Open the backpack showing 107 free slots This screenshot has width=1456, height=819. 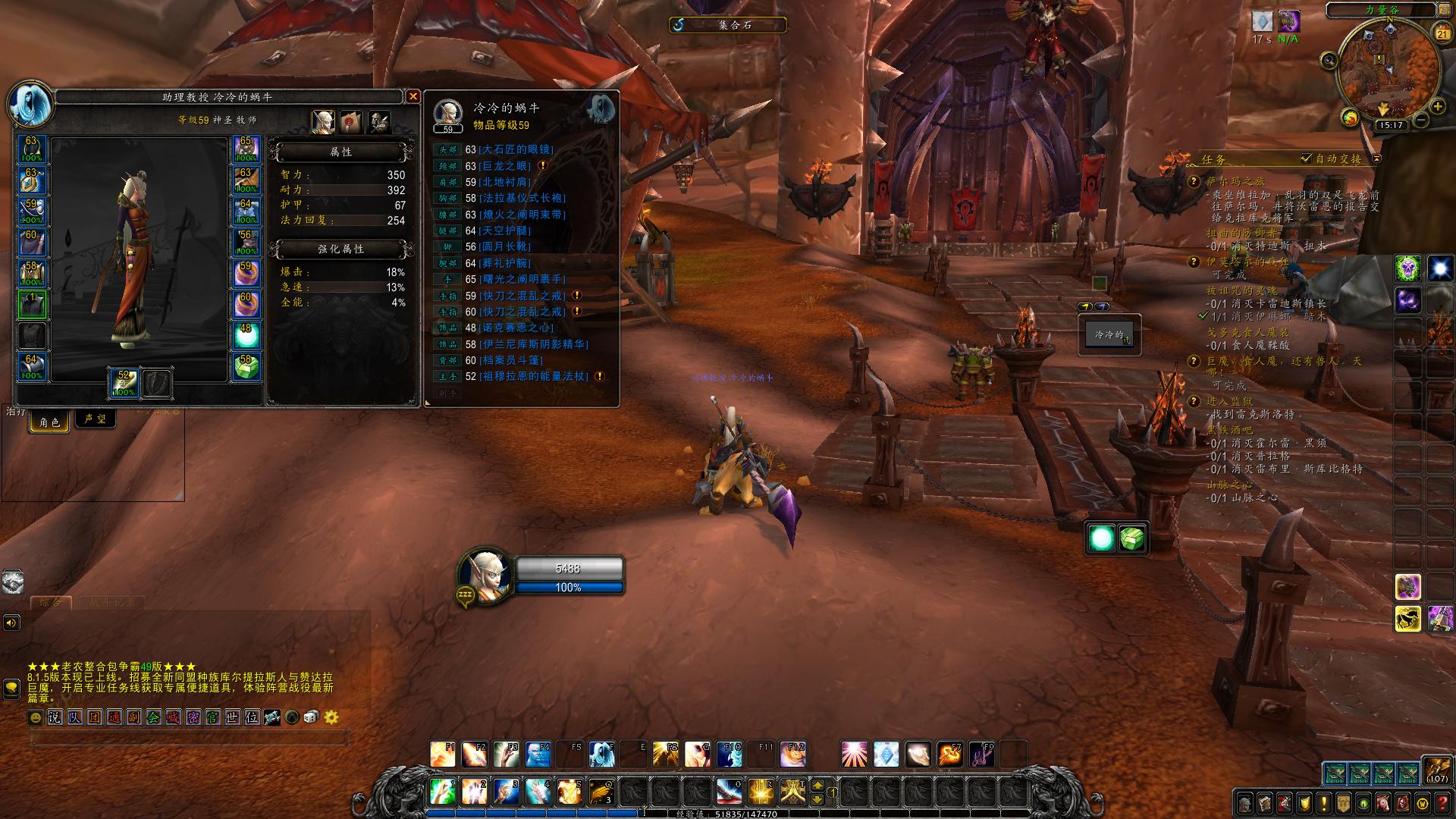pos(1437,770)
